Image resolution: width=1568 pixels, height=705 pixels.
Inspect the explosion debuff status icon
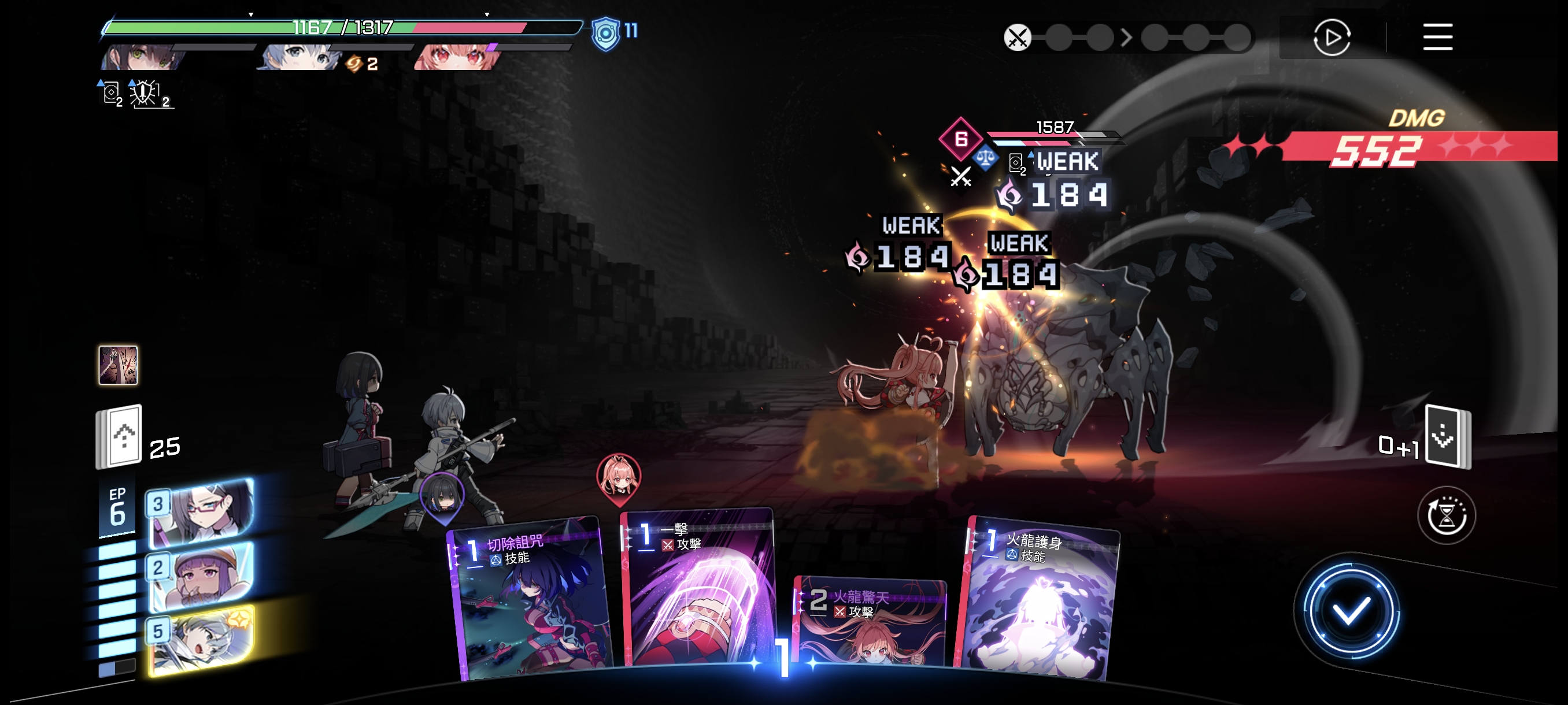(145, 93)
